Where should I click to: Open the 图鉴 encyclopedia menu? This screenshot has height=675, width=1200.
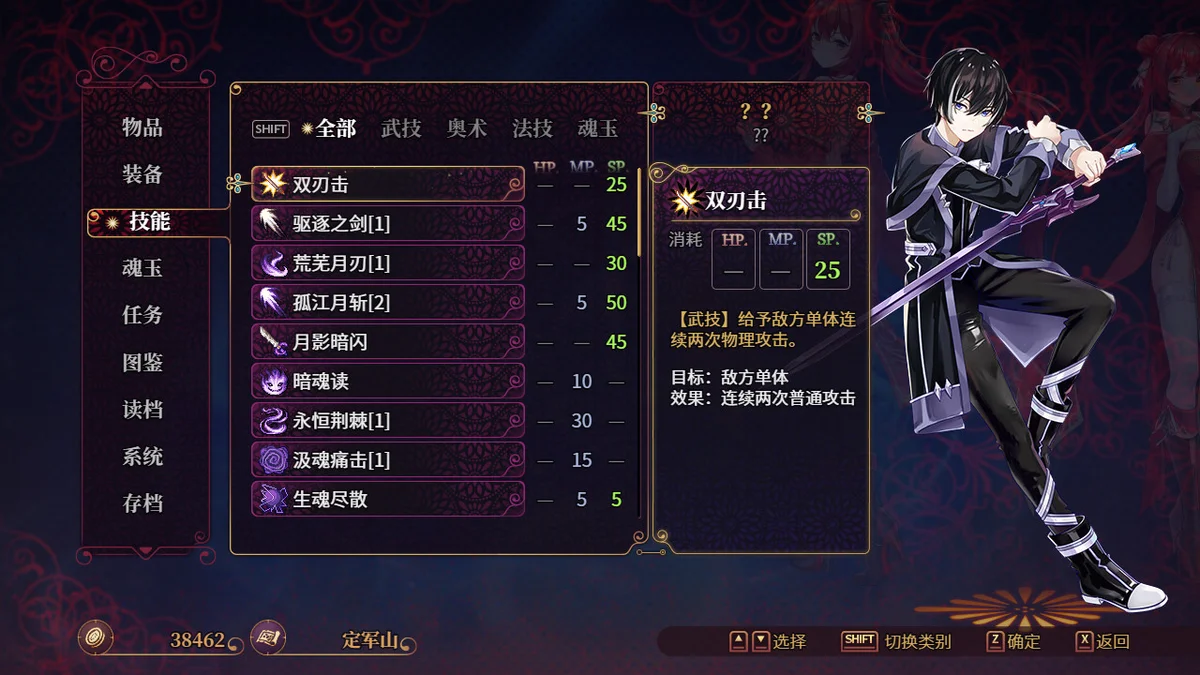coord(142,362)
